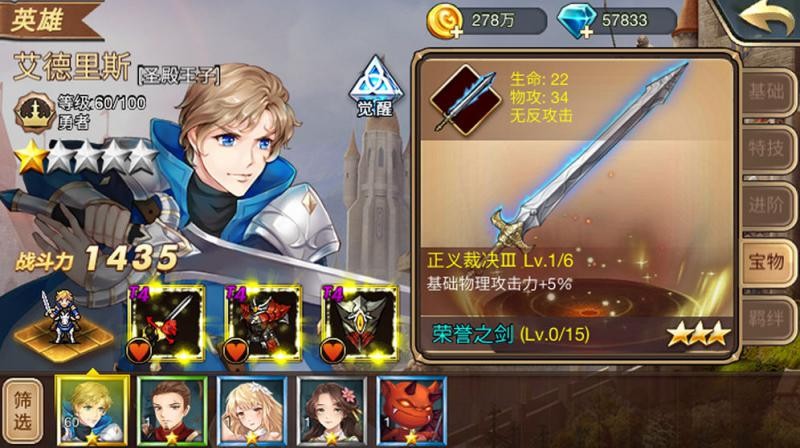Open the 羁绊 tab
This screenshot has width=800, height=448.
[x=767, y=316]
